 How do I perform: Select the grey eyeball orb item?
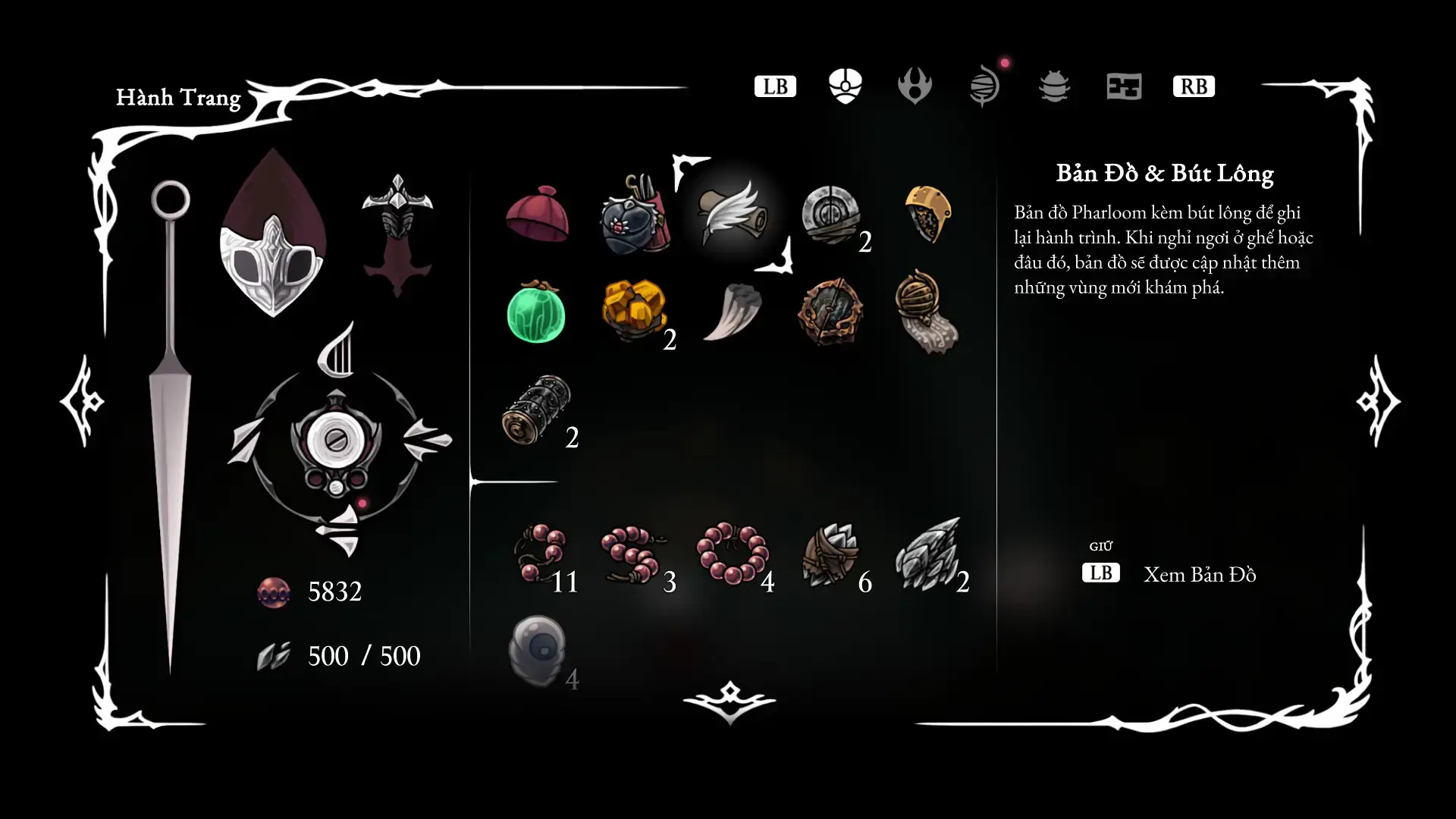click(x=537, y=651)
